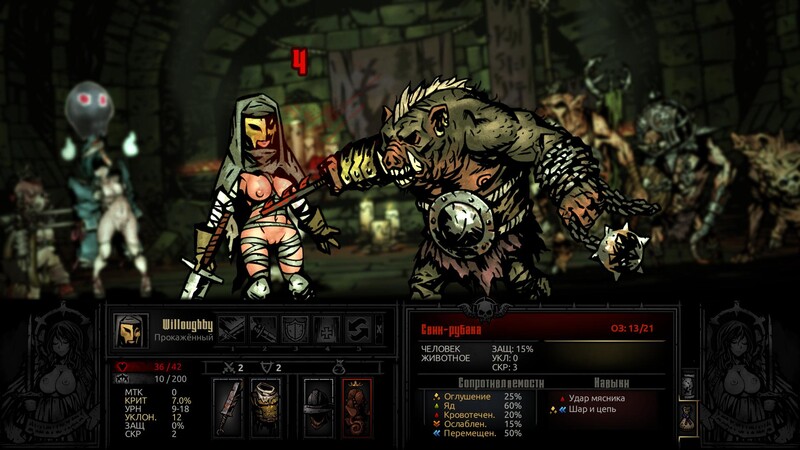The height and width of the screenshot is (450, 800).
Task: Inspect the equipped golden armor slot
Action: pyautogui.click(x=265, y=406)
